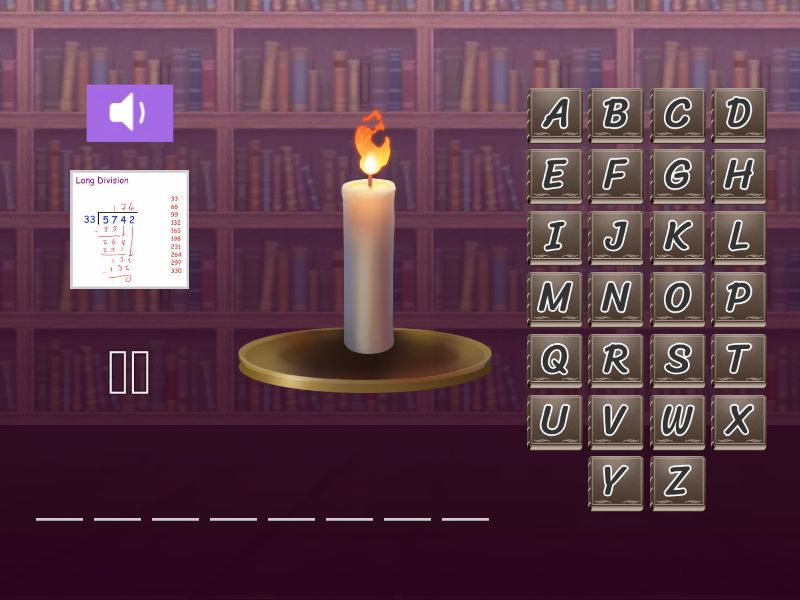
Task: Pick the letter R tile
Action: point(616,360)
